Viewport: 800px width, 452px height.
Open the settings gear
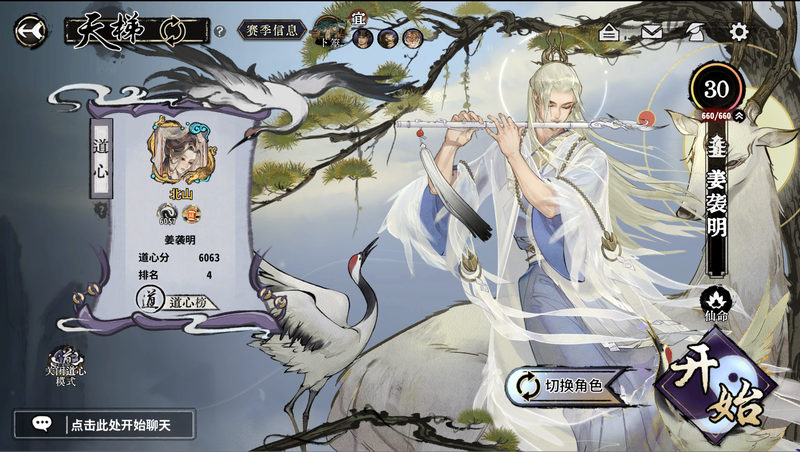tap(739, 32)
